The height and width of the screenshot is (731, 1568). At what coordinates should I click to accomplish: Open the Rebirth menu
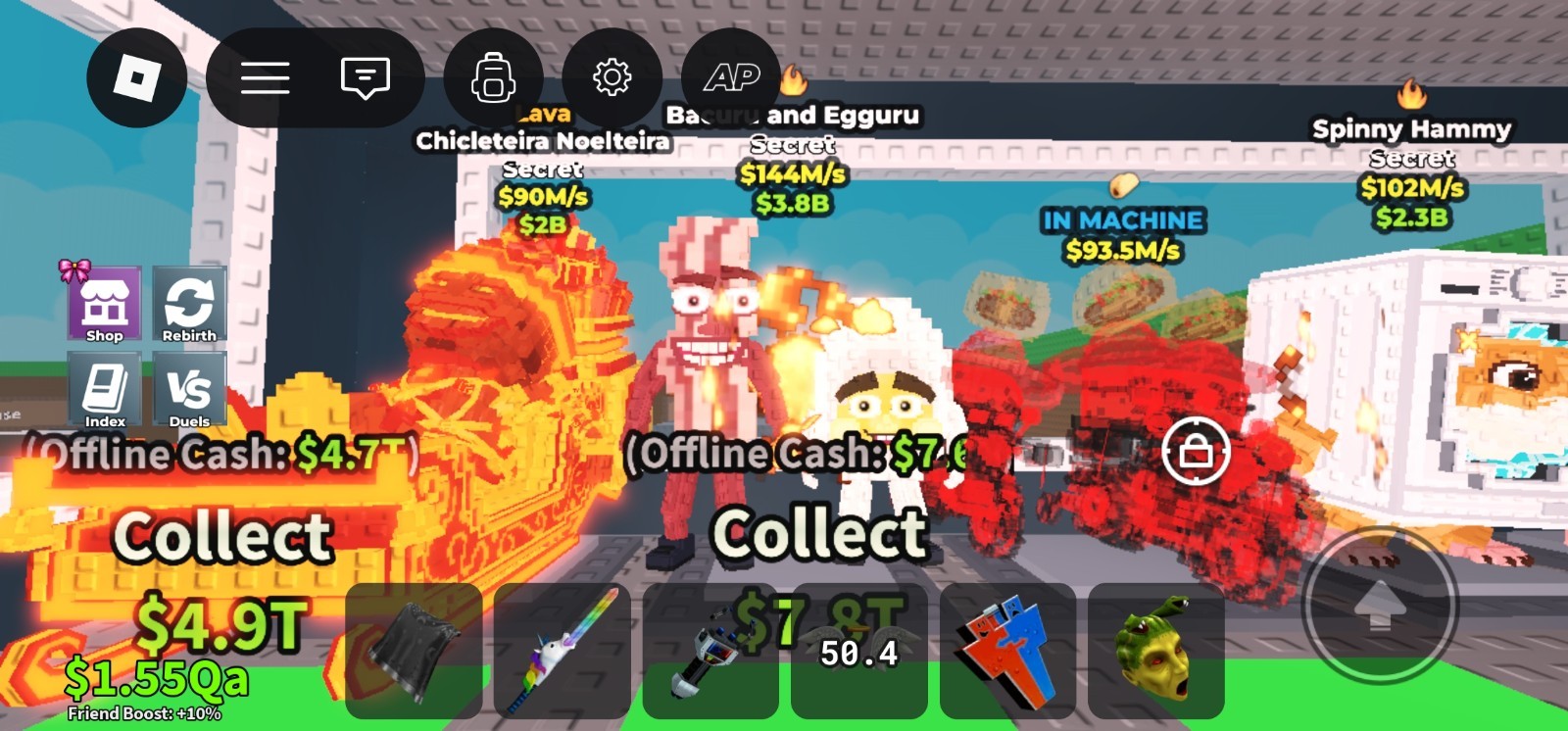pyautogui.click(x=190, y=302)
